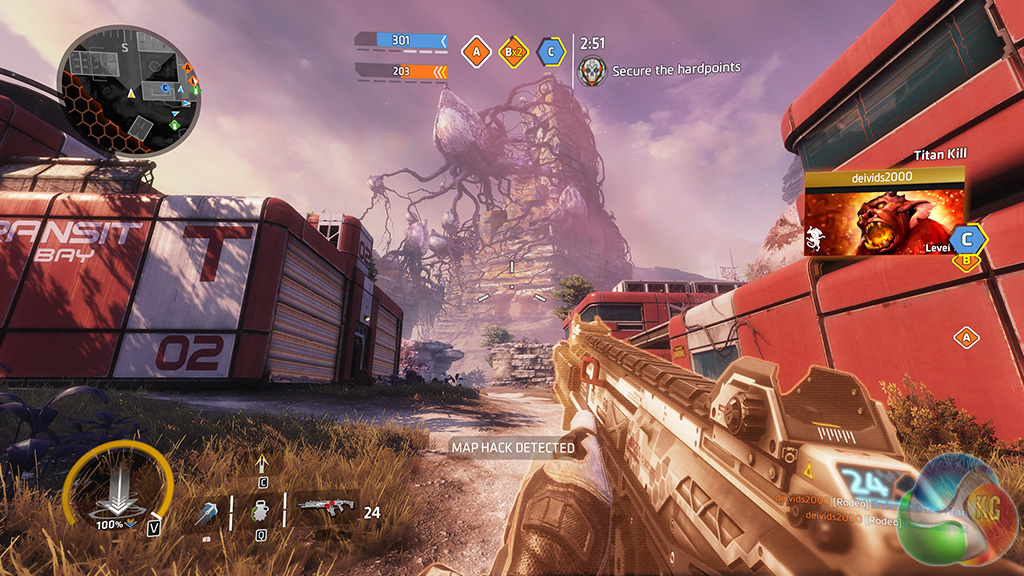
Task: Select the amped hardpoint Bx2 icon
Action: [513, 51]
